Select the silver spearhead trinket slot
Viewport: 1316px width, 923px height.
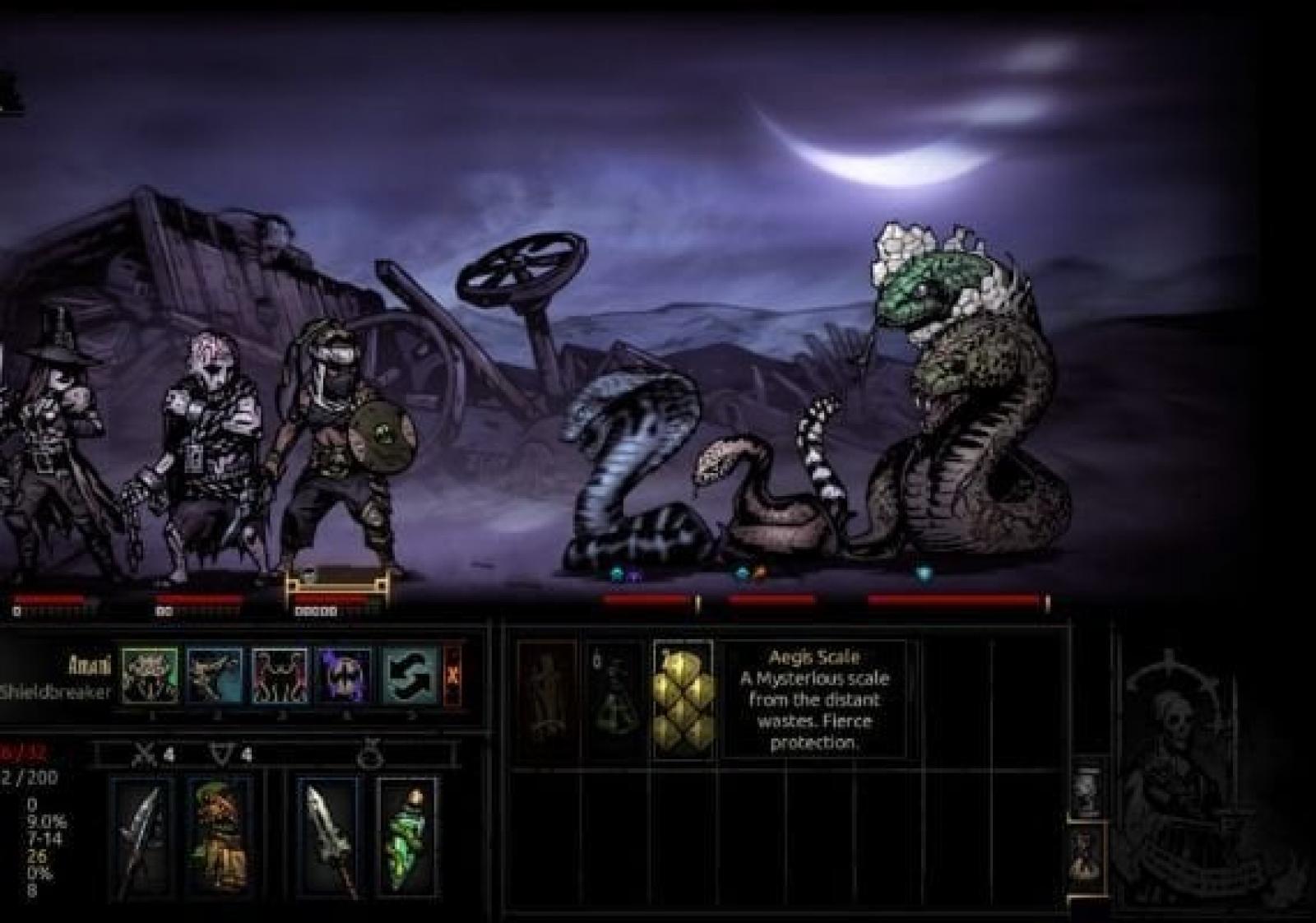tap(327, 836)
